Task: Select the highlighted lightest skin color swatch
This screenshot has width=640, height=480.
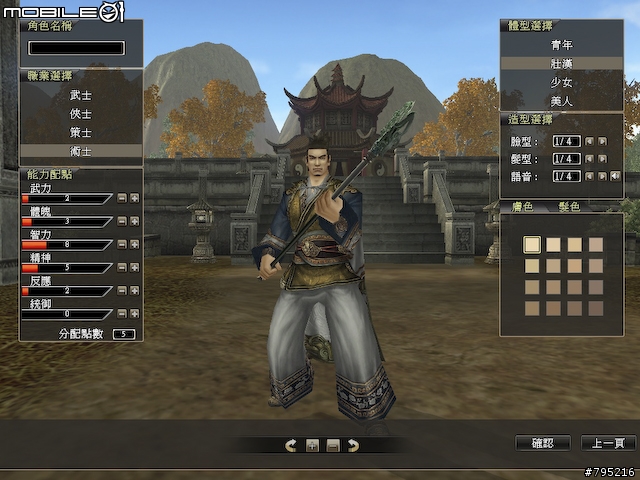Action: point(532,244)
